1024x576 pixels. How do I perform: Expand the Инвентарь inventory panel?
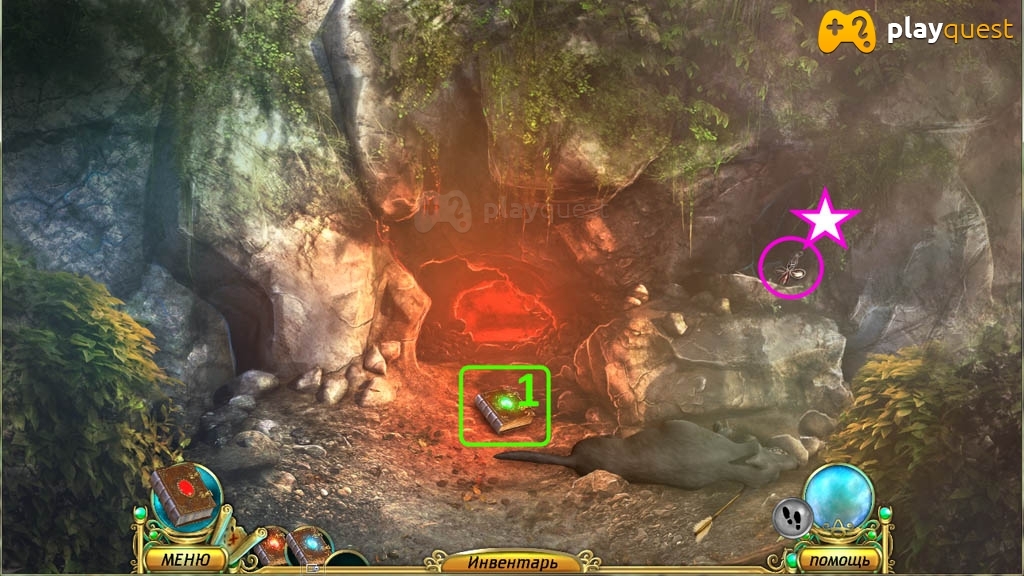pos(511,563)
